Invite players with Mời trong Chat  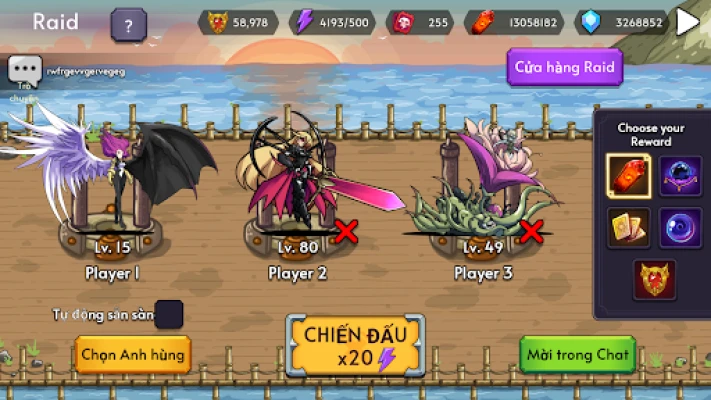[x=580, y=354]
